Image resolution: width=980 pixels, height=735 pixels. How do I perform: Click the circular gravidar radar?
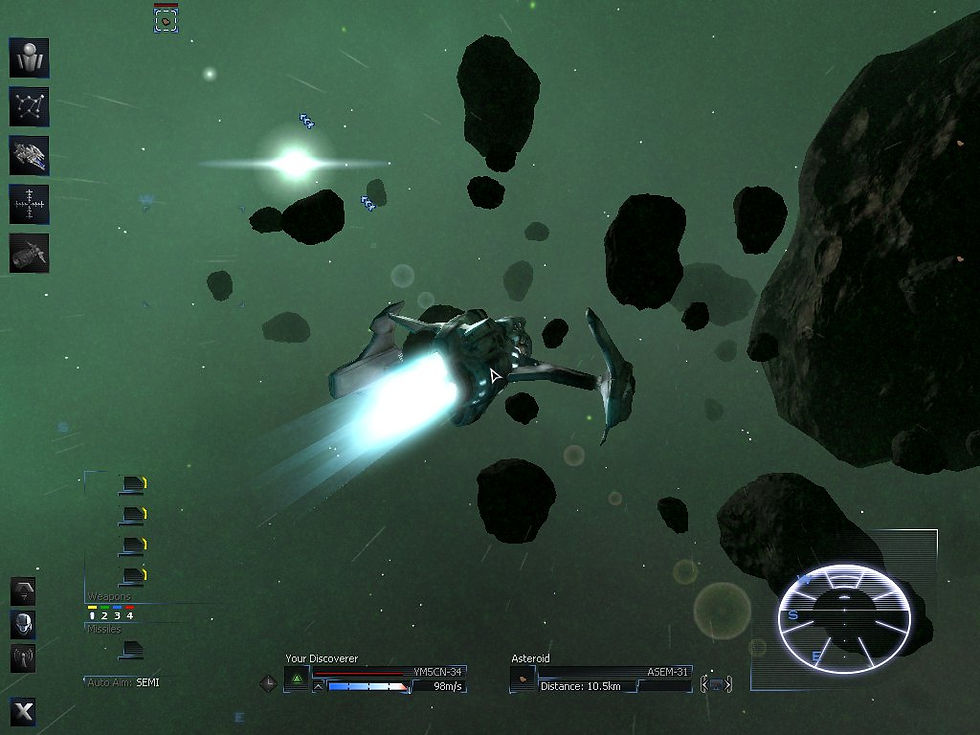844,618
